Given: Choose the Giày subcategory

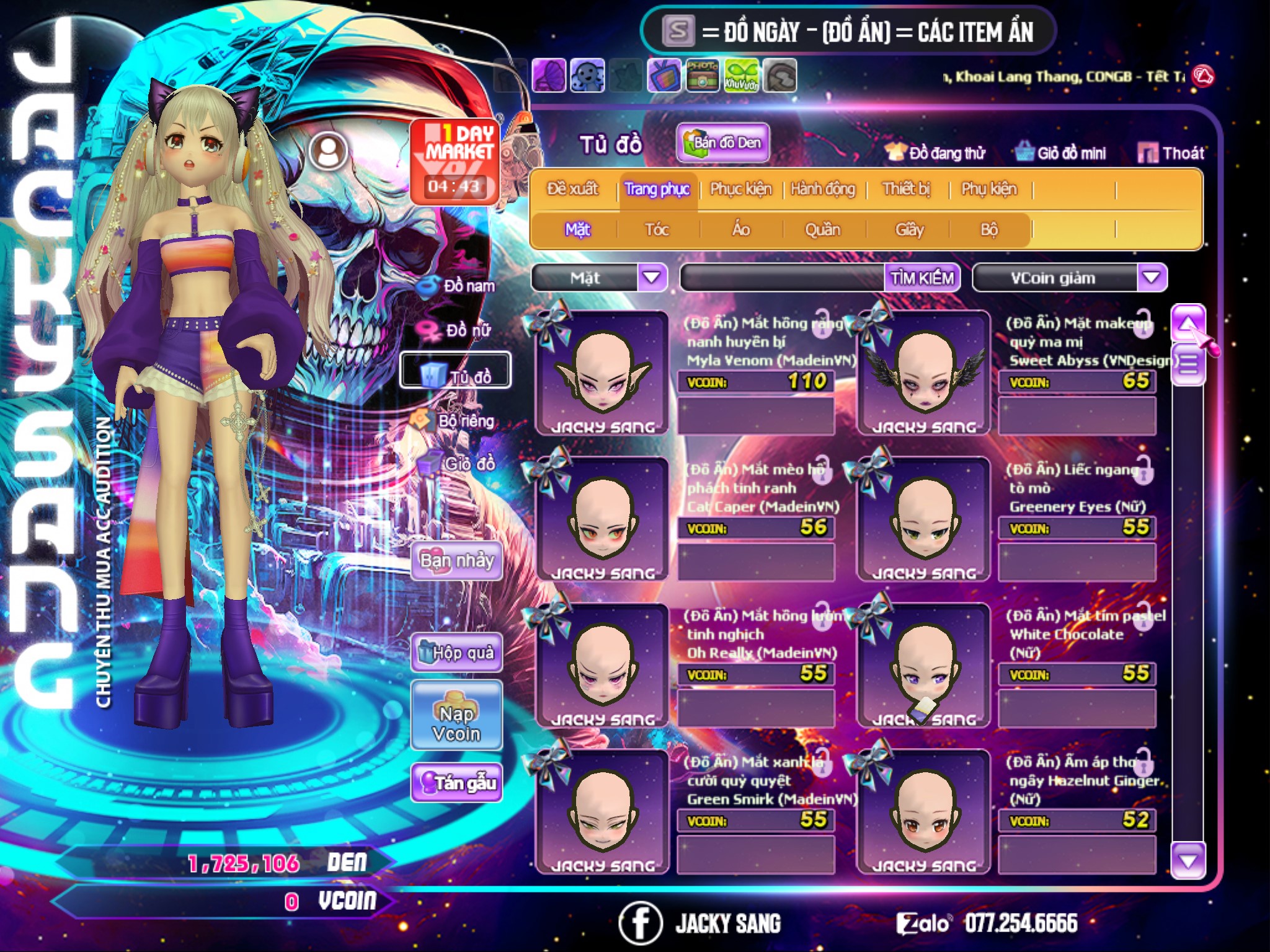Looking at the screenshot, I should 909,230.
